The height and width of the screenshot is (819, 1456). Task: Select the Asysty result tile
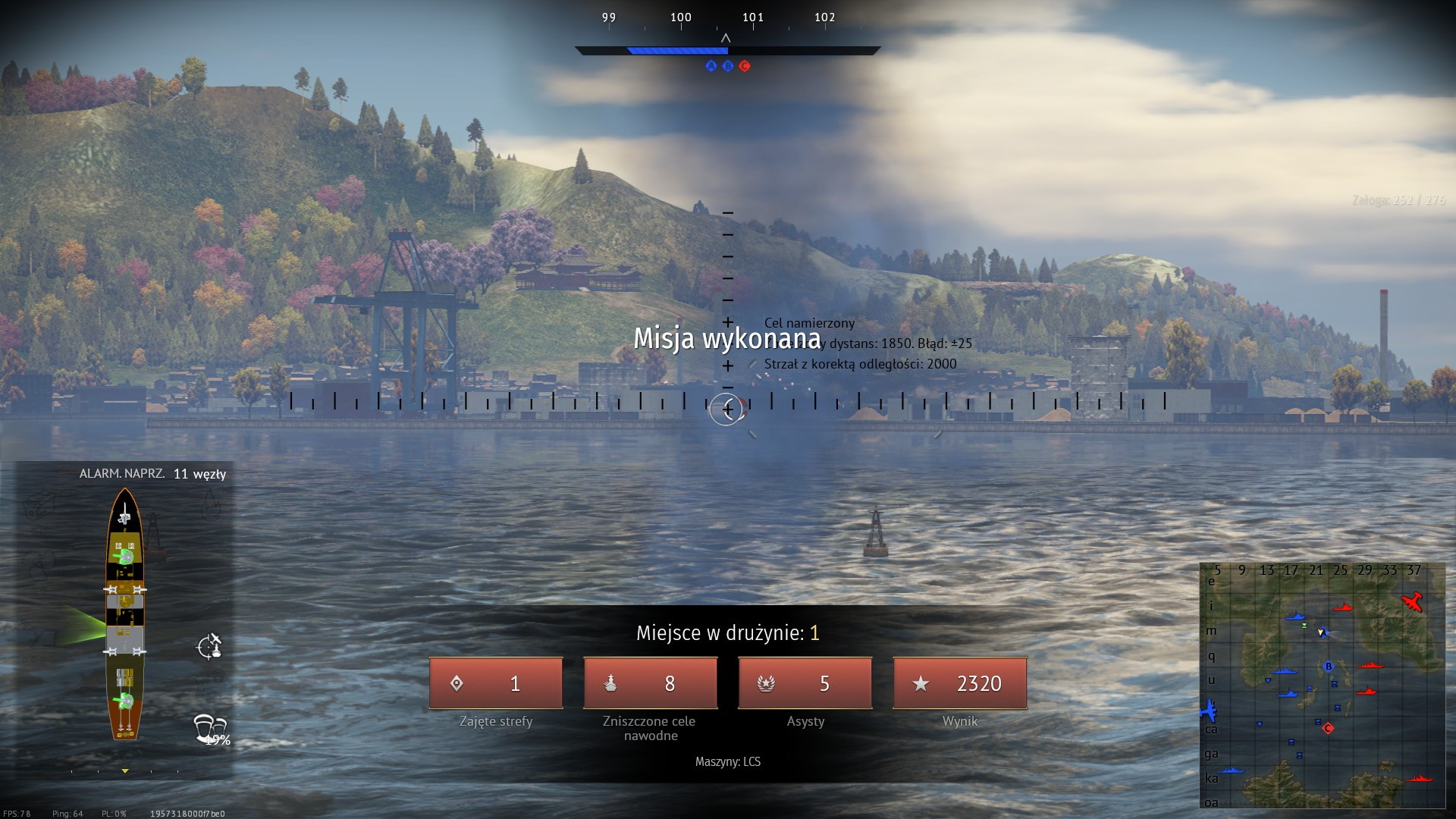tap(805, 683)
